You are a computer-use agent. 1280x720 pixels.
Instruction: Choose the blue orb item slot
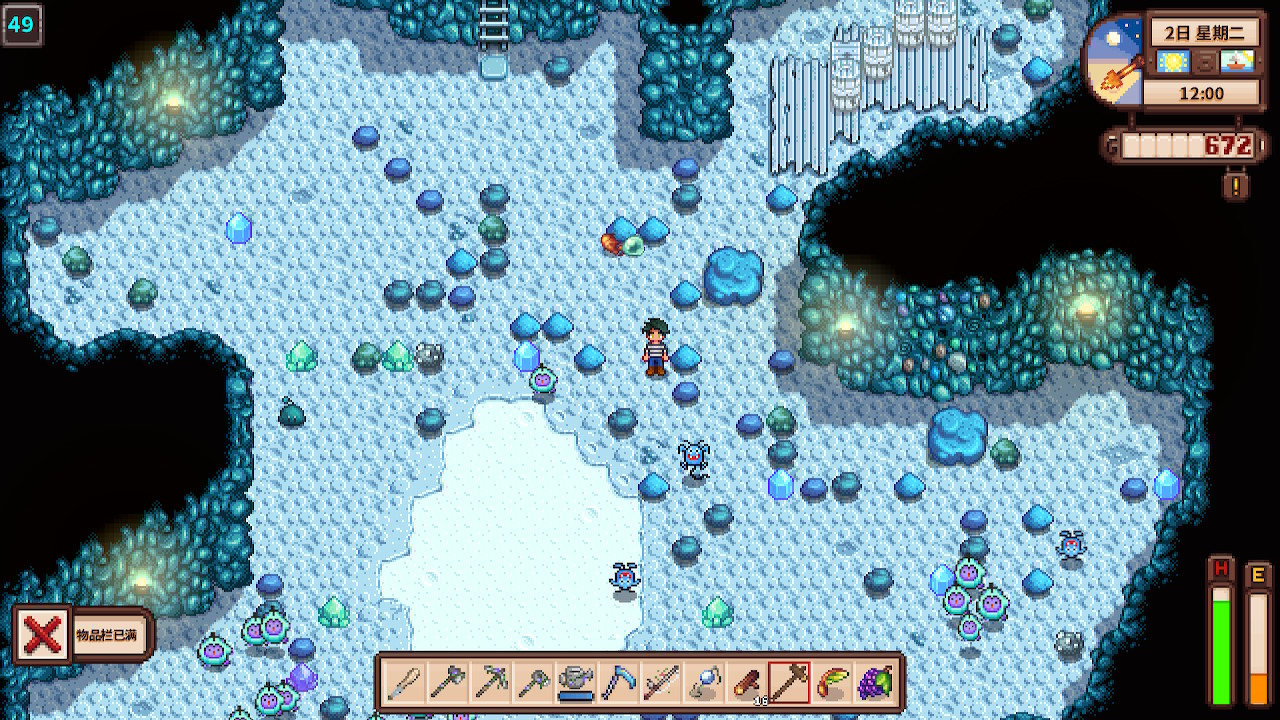coord(704,682)
